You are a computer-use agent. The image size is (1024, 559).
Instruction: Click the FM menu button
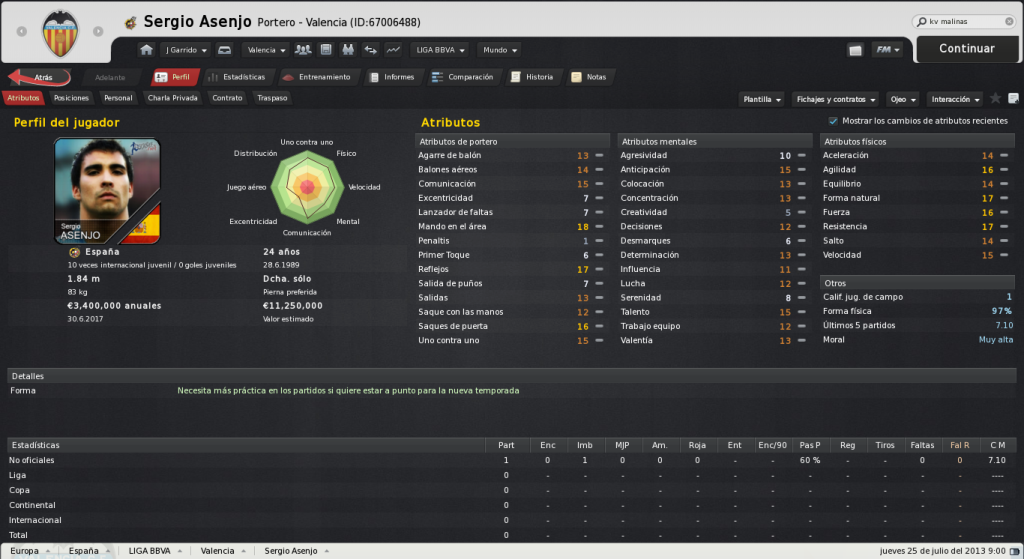point(888,49)
